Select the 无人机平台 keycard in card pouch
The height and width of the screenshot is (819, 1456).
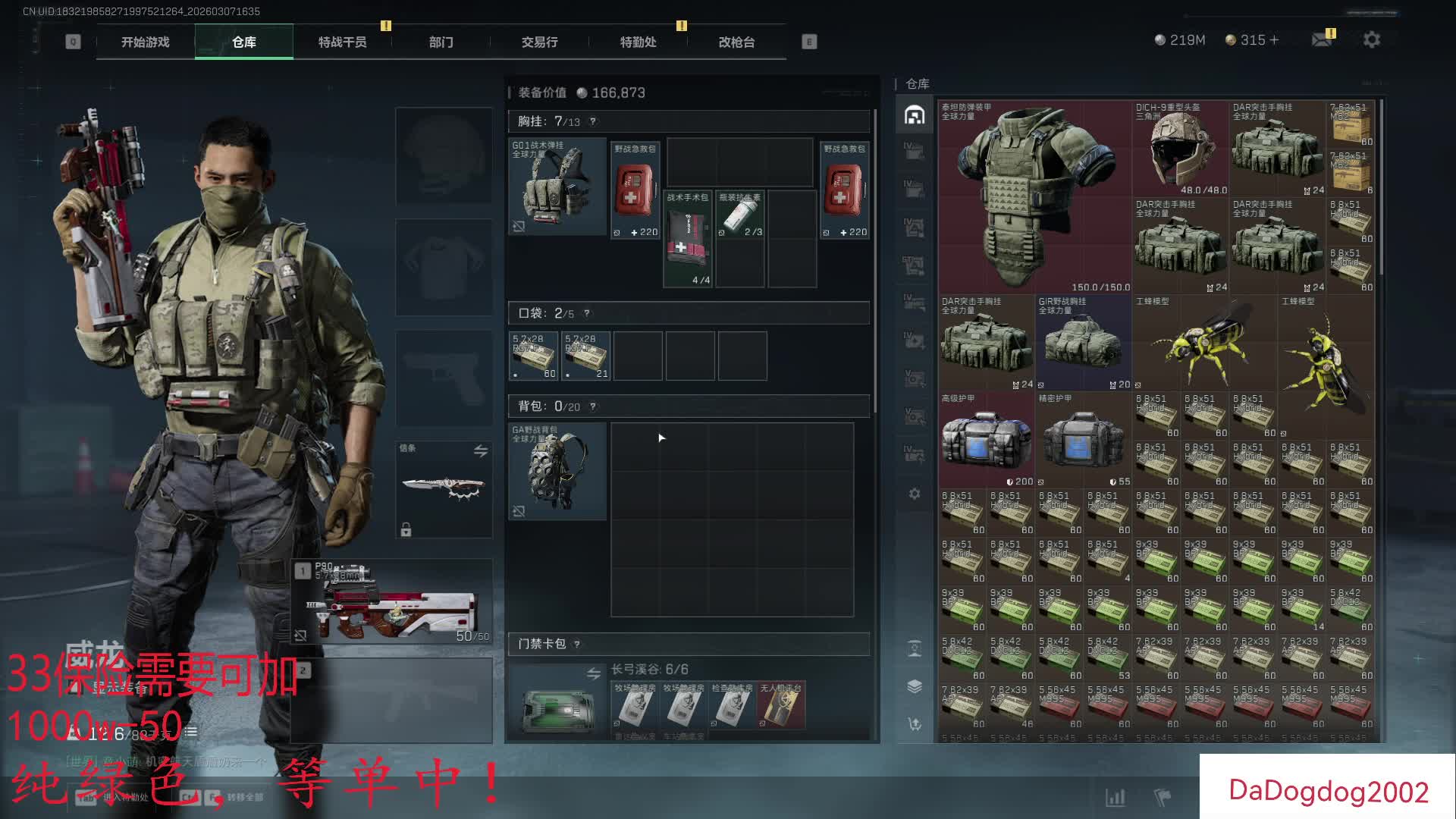click(780, 705)
